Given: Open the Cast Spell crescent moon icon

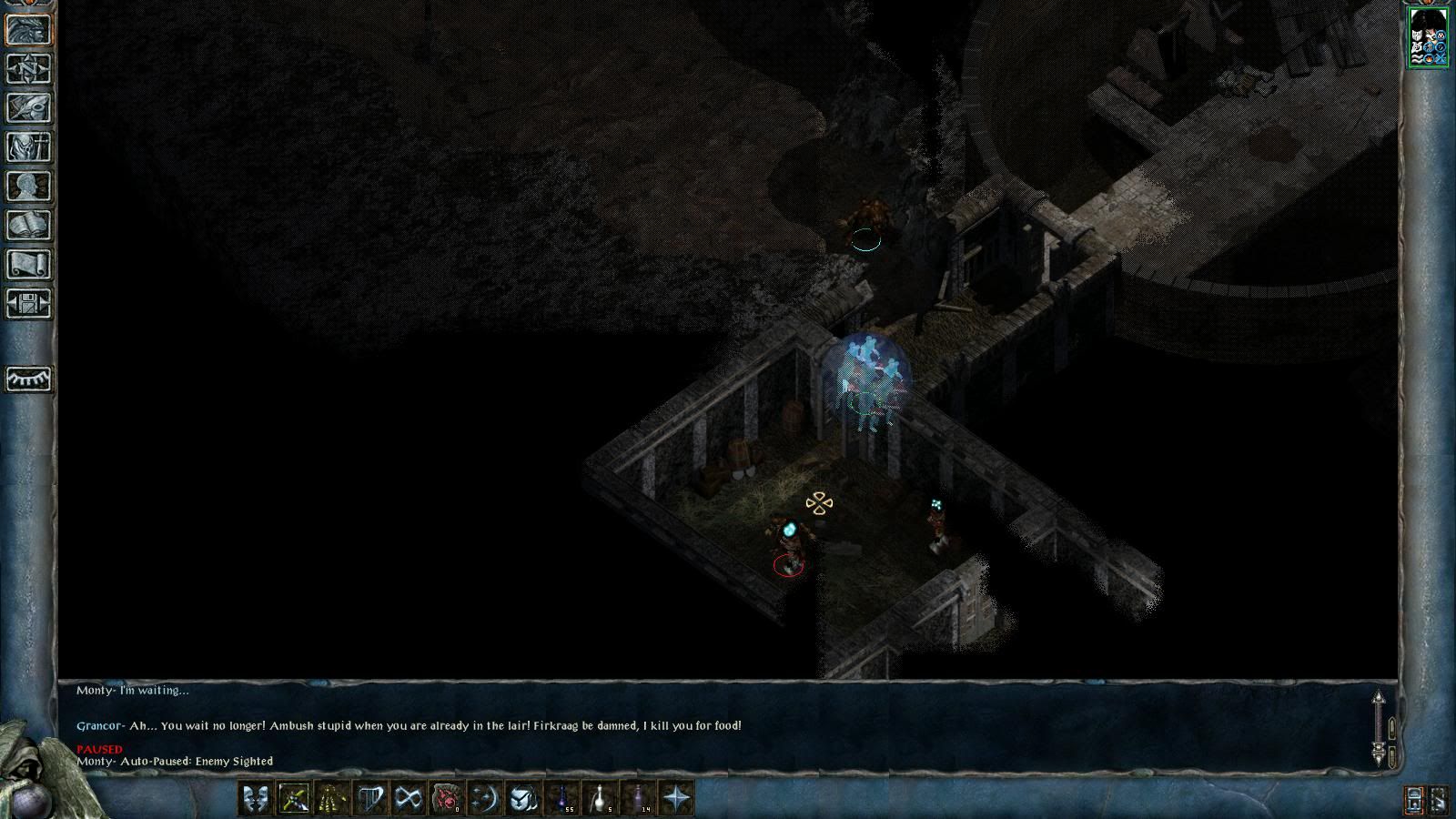Looking at the screenshot, I should [485, 798].
